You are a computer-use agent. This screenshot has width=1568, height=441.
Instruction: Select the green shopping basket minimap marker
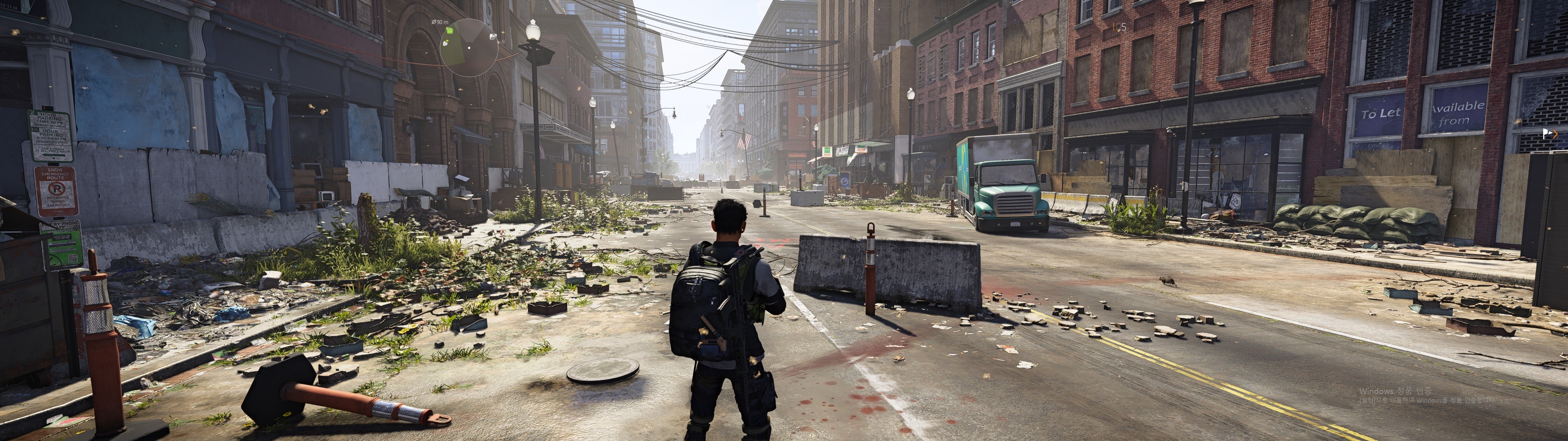coord(450,31)
